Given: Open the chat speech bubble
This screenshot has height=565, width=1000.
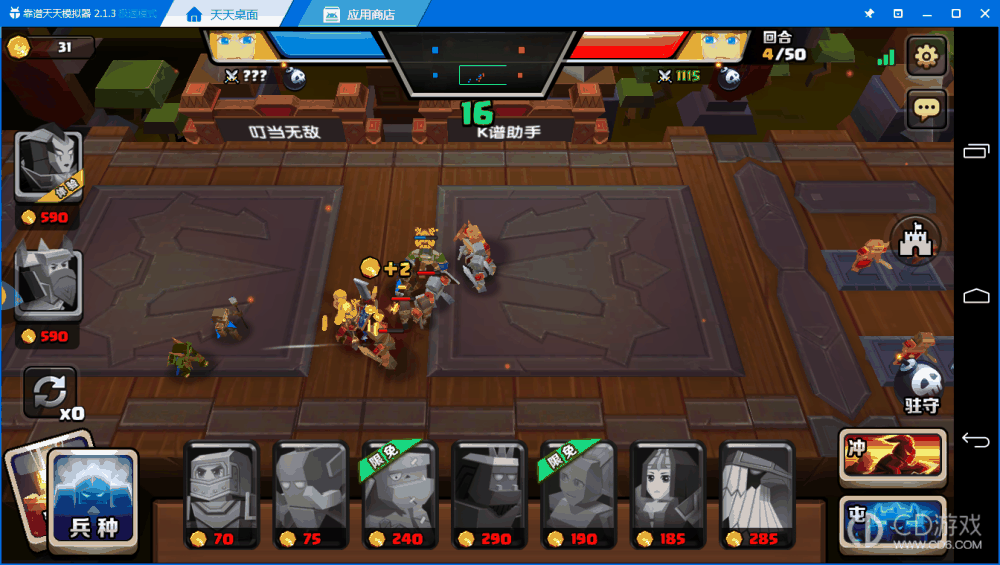Looking at the screenshot, I should tap(926, 109).
